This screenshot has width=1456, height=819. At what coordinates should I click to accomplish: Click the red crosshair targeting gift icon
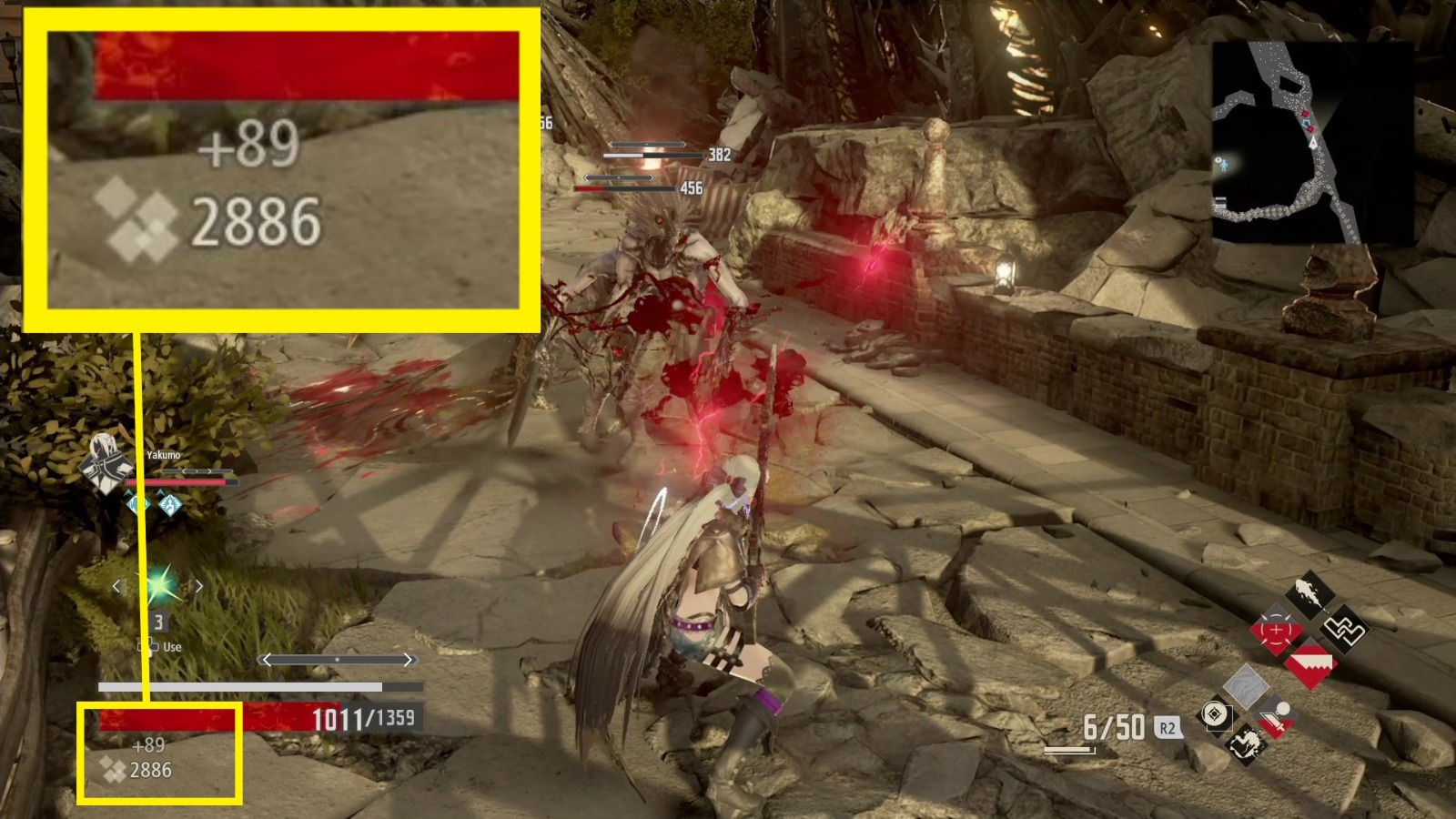[x=1276, y=628]
